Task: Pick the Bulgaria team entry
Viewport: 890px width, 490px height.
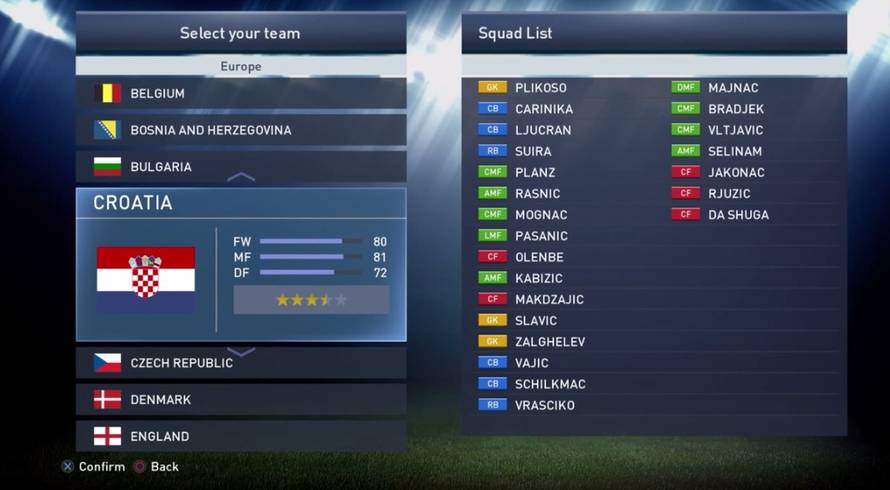Action: click(x=240, y=166)
